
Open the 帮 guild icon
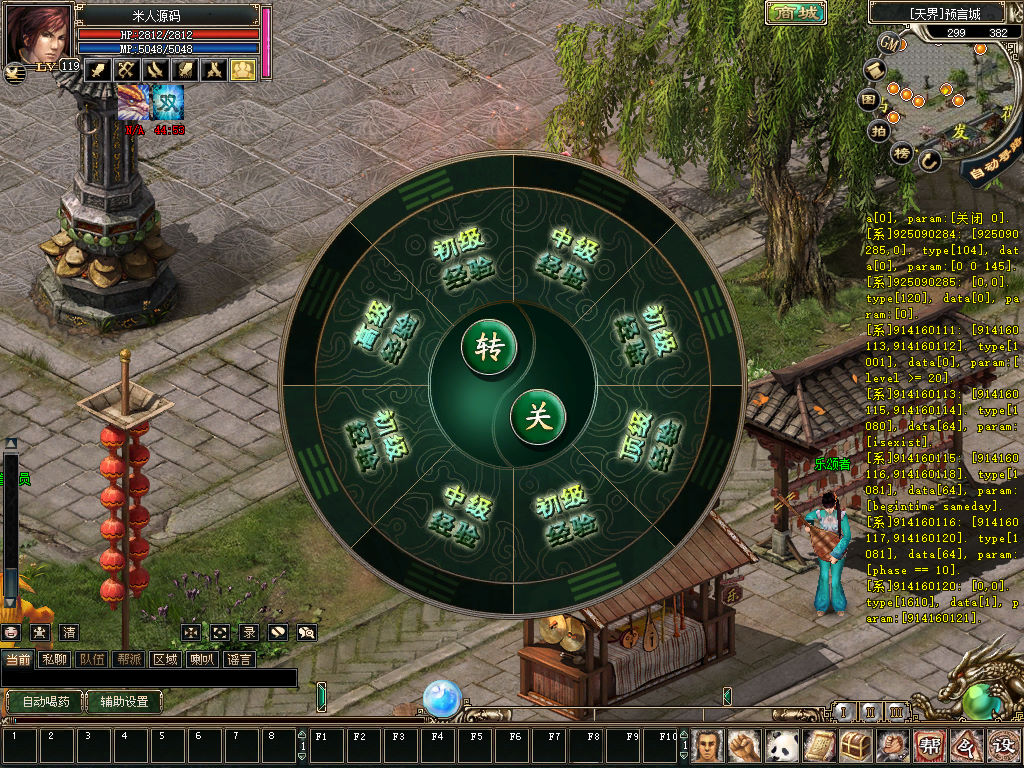[x=928, y=745]
